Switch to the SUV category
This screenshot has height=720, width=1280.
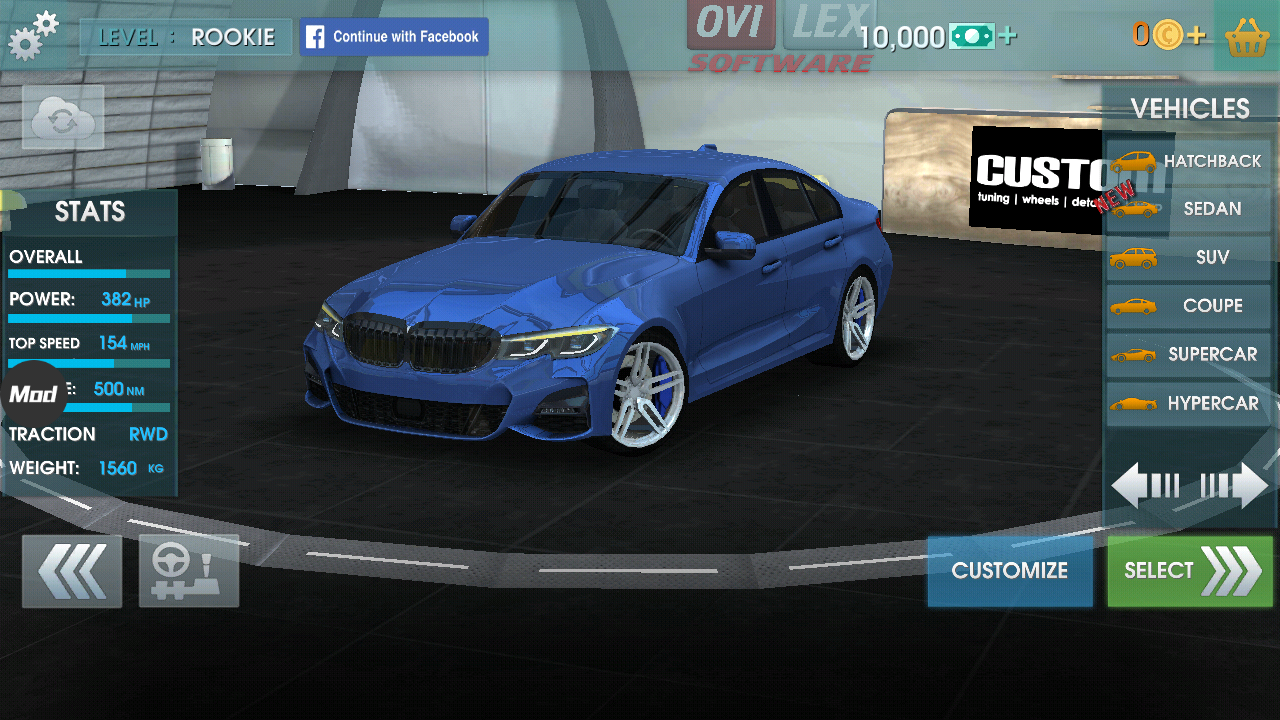point(1188,258)
